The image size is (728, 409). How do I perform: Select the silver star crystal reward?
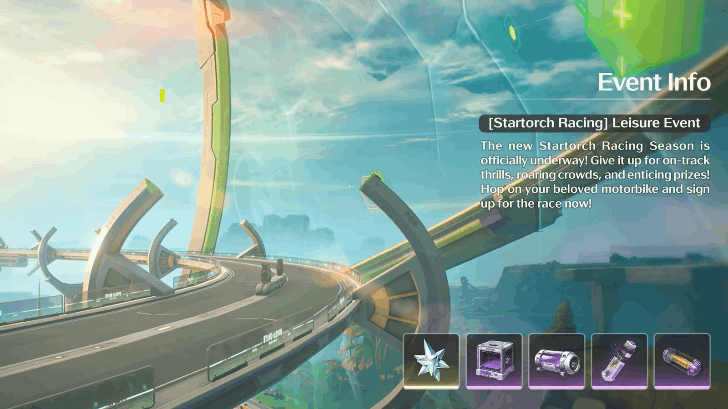432,360
